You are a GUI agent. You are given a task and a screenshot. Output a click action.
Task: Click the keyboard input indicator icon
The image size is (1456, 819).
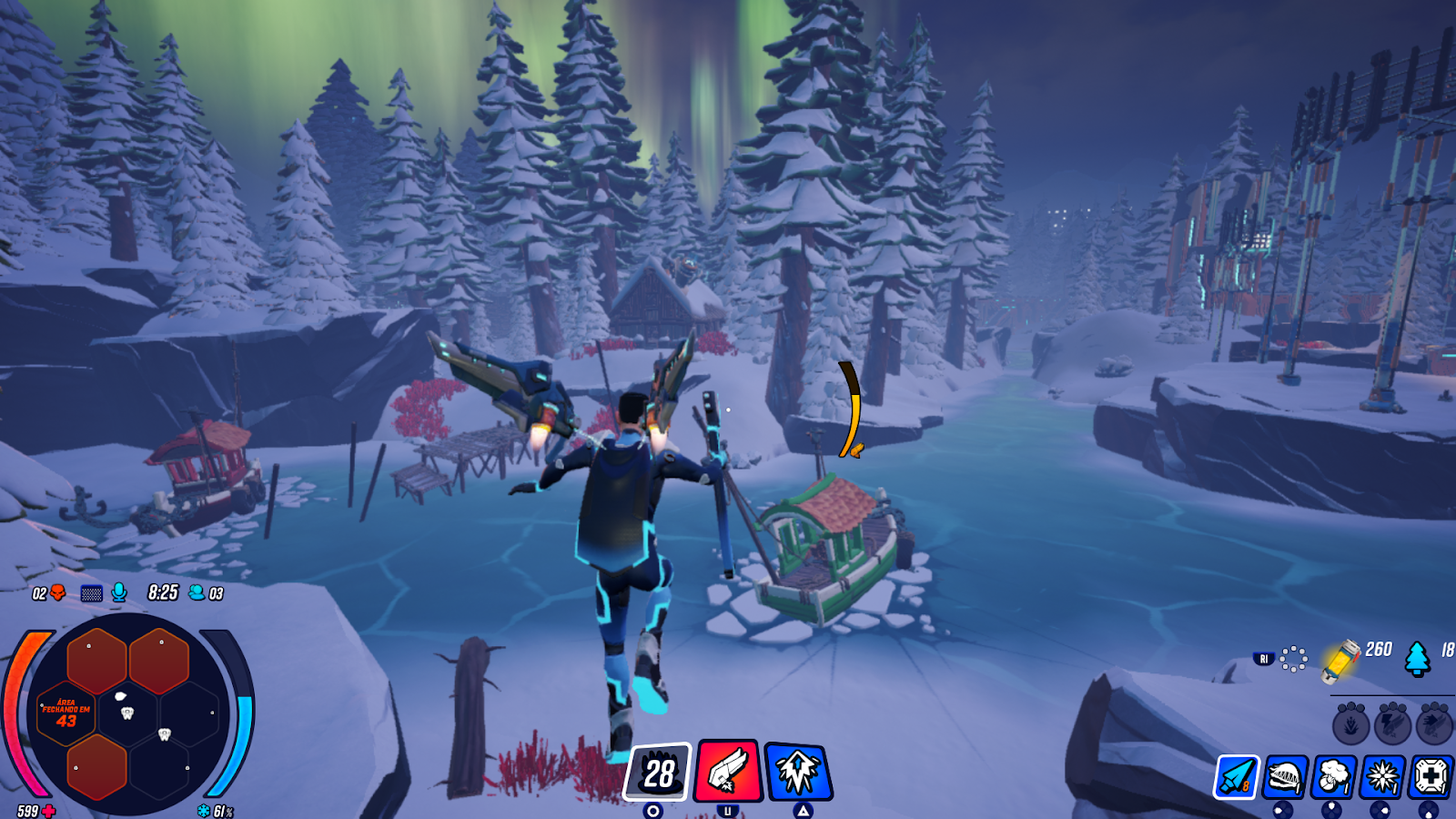pos(91,592)
